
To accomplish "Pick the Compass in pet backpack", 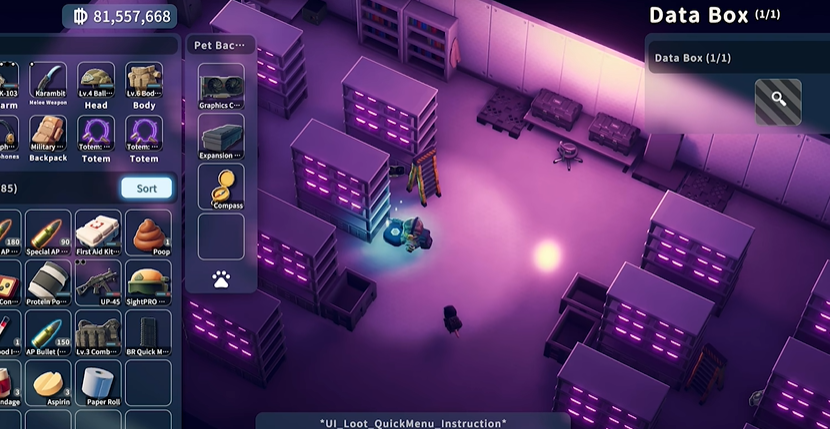I will pos(221,185).
